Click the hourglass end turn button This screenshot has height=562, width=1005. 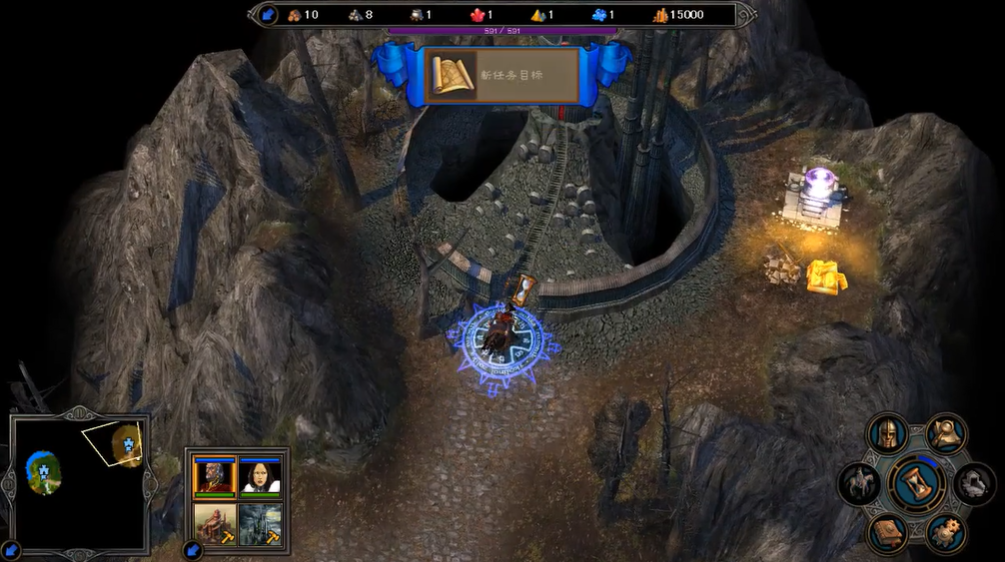pos(917,484)
